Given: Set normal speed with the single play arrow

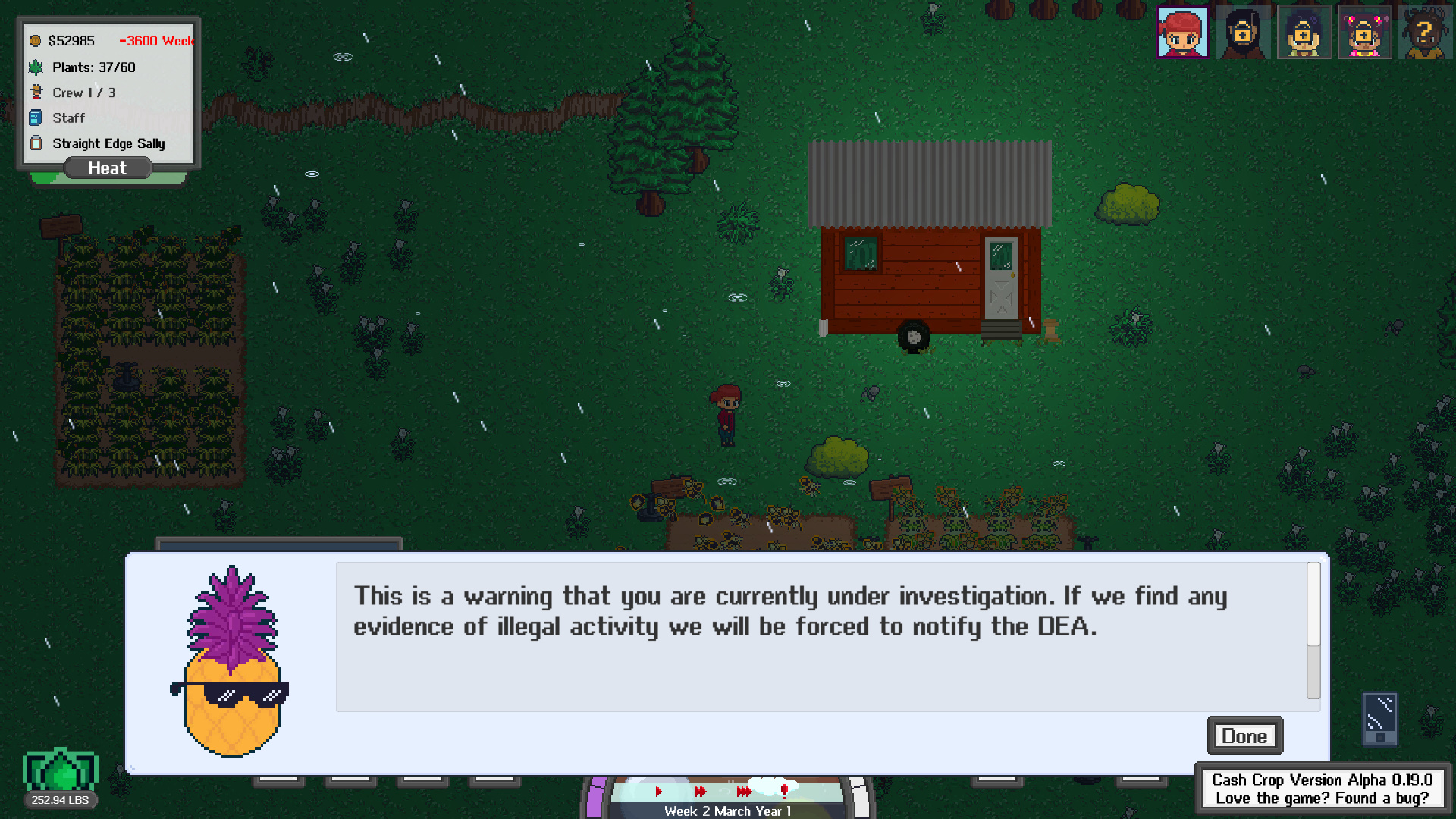Looking at the screenshot, I should click(658, 792).
